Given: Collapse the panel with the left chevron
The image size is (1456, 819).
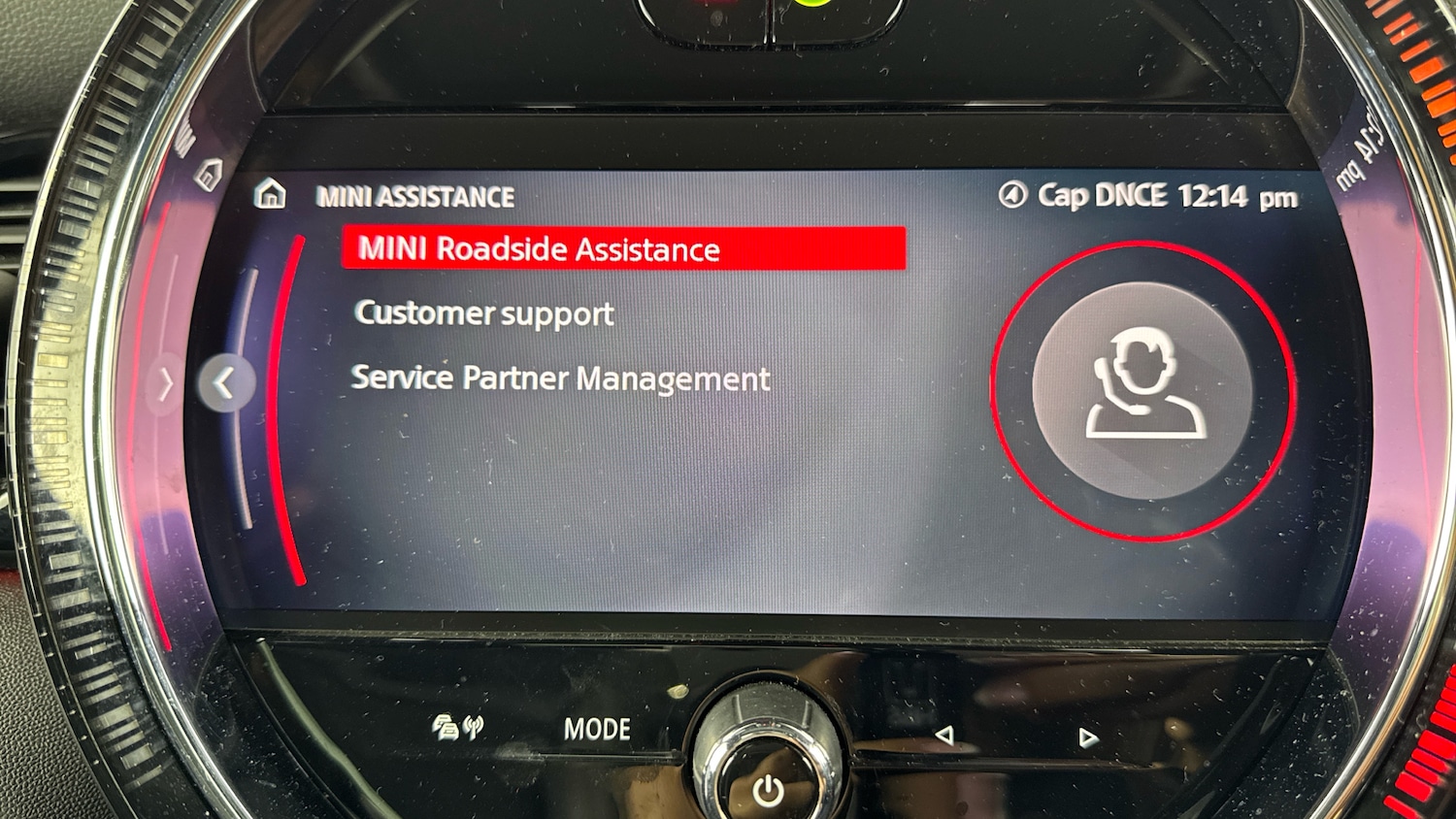Looking at the screenshot, I should click(x=225, y=381).
